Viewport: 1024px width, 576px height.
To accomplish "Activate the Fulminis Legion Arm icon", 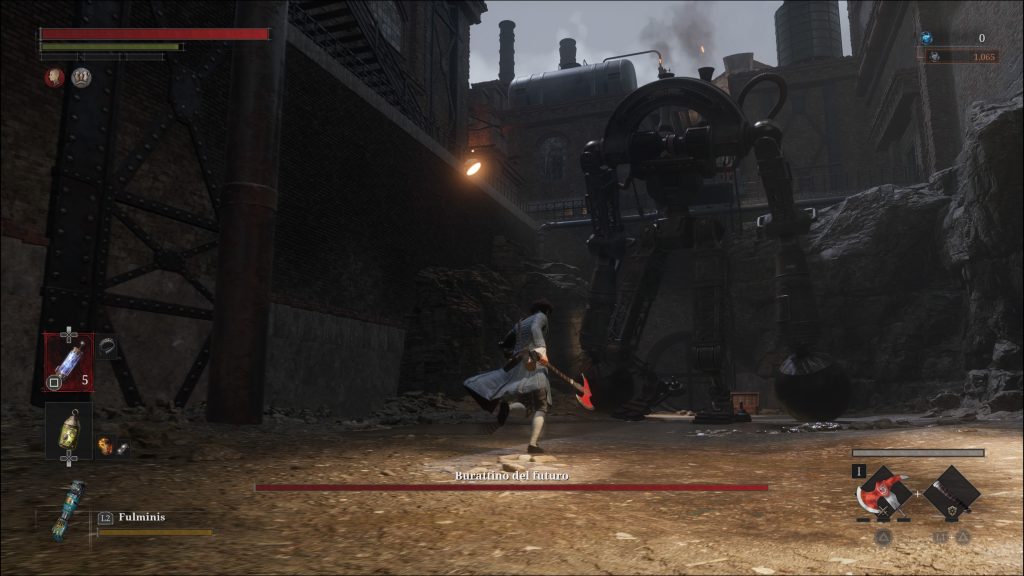I will pyautogui.click(x=67, y=509).
